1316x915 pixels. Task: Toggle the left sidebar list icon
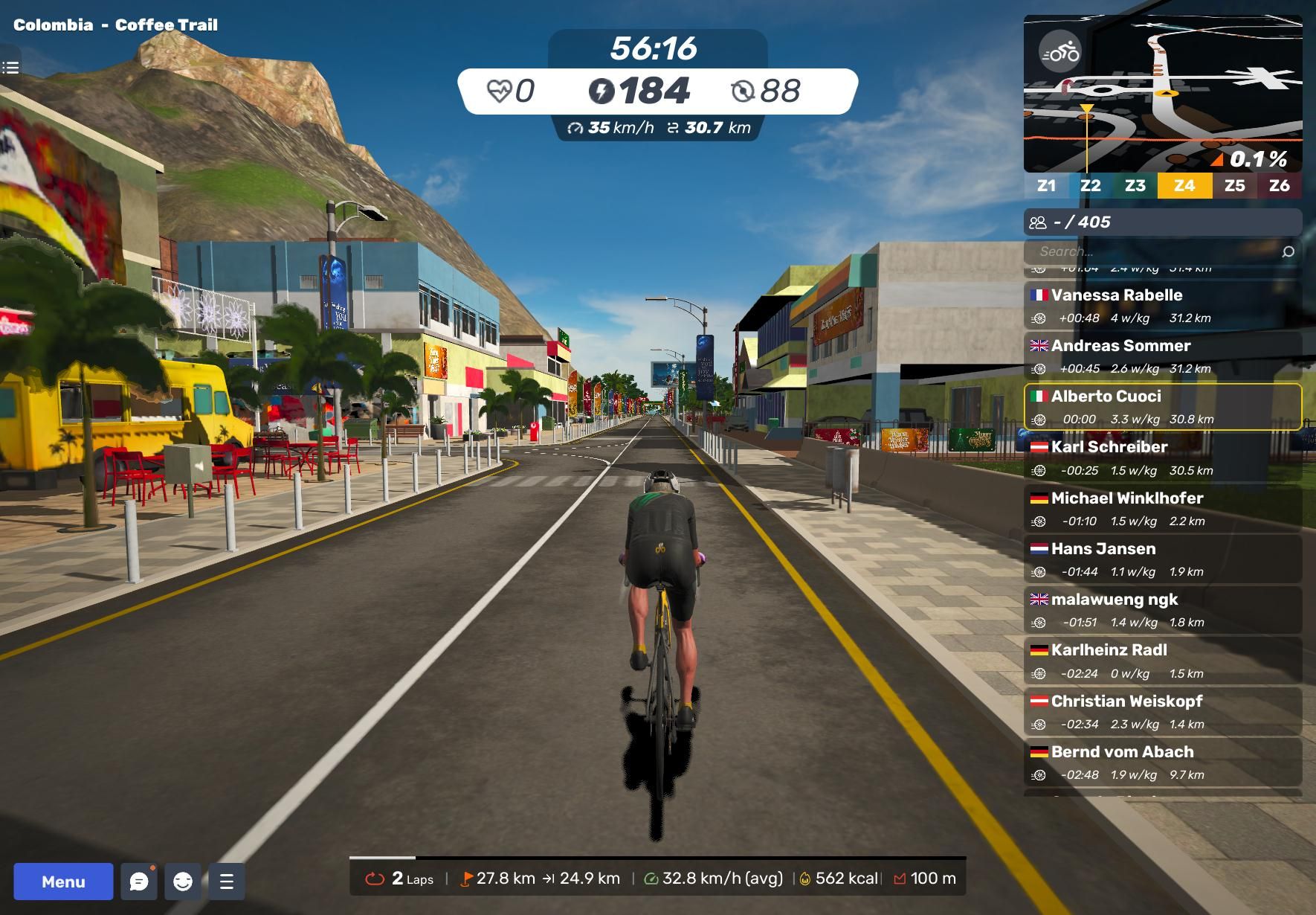[10, 68]
